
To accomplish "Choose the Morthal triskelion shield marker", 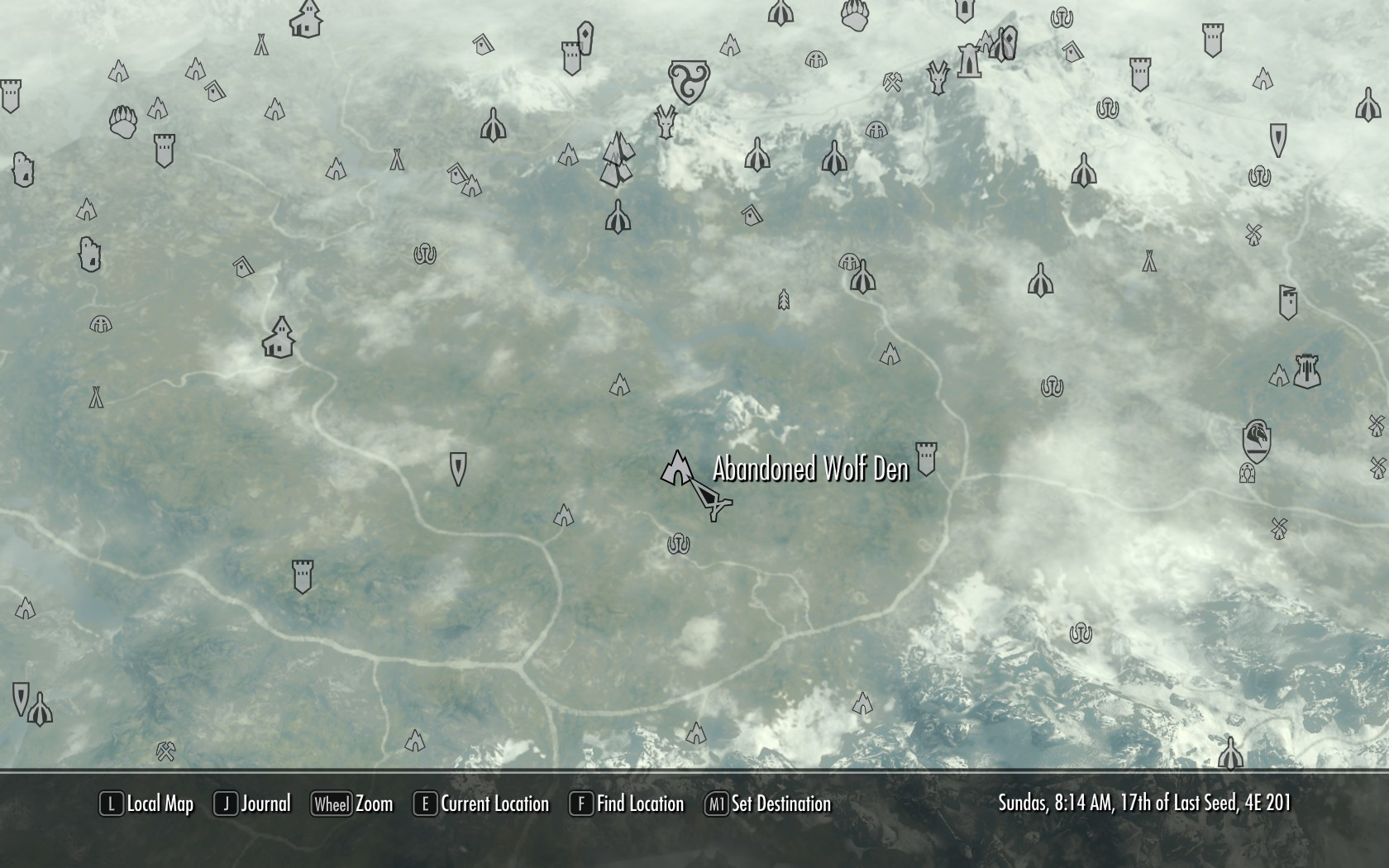I will tap(688, 81).
